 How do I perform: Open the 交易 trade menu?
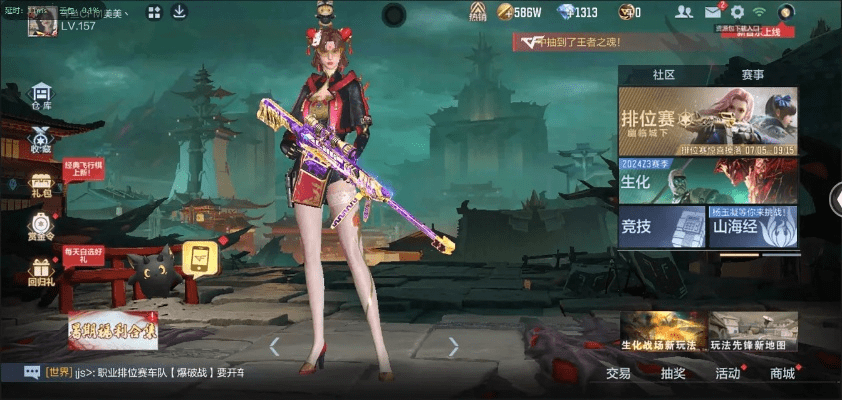(x=618, y=373)
